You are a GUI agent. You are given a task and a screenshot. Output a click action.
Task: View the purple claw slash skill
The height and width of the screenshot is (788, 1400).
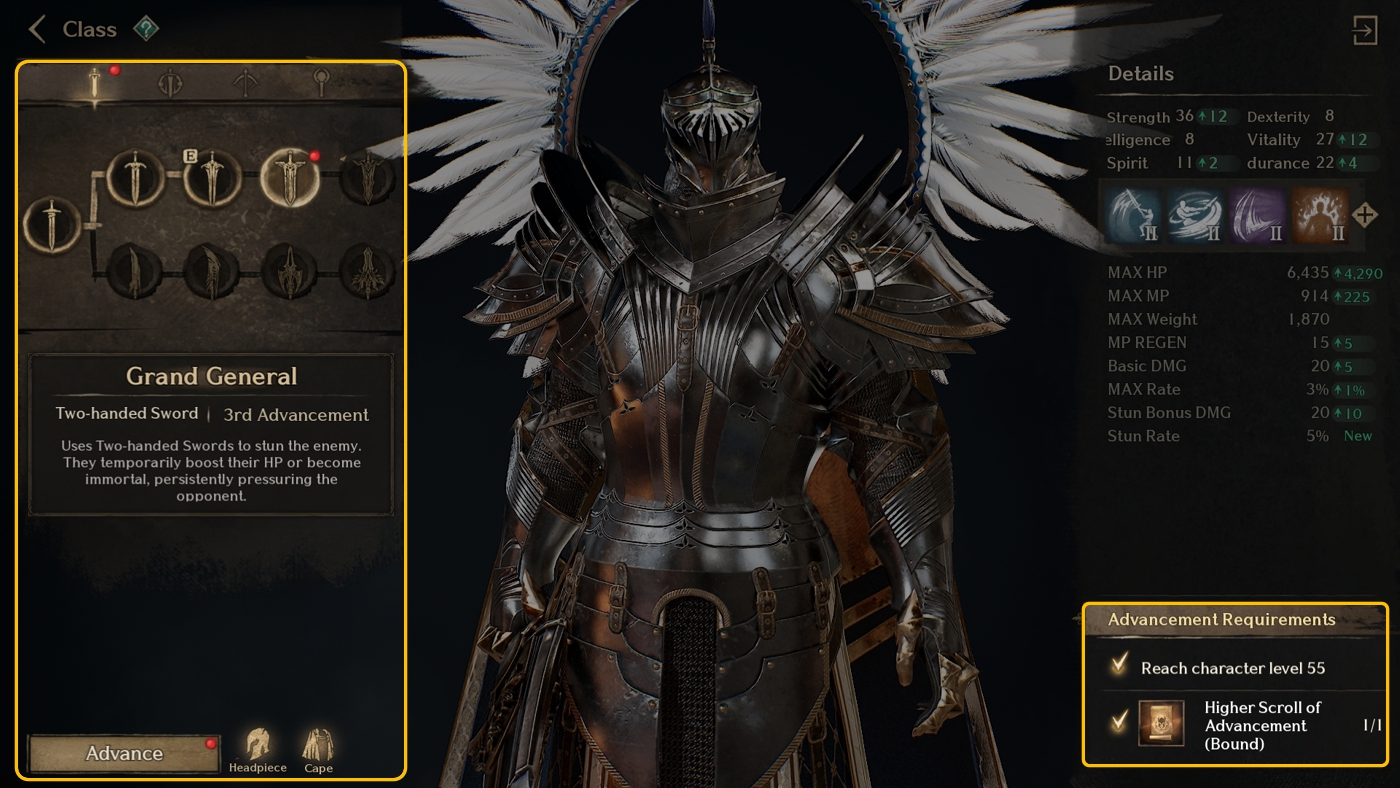coord(1258,215)
